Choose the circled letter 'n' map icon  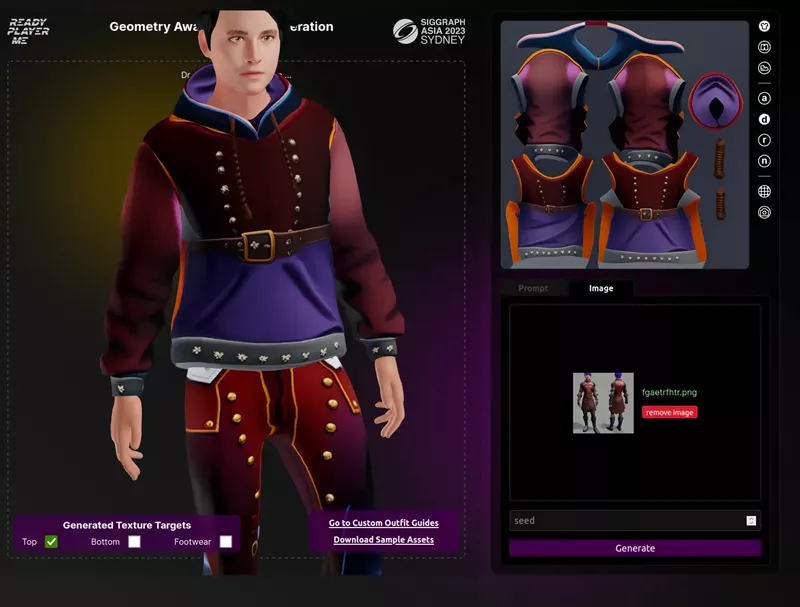click(x=765, y=161)
